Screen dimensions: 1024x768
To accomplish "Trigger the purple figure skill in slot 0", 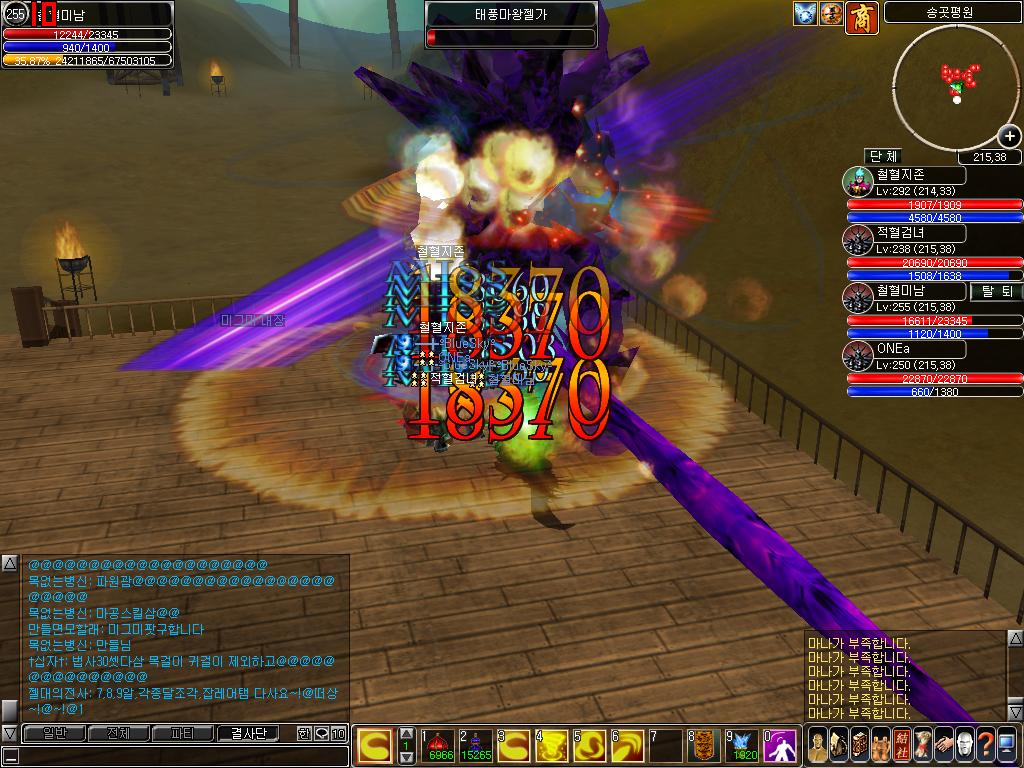I will coord(780,745).
